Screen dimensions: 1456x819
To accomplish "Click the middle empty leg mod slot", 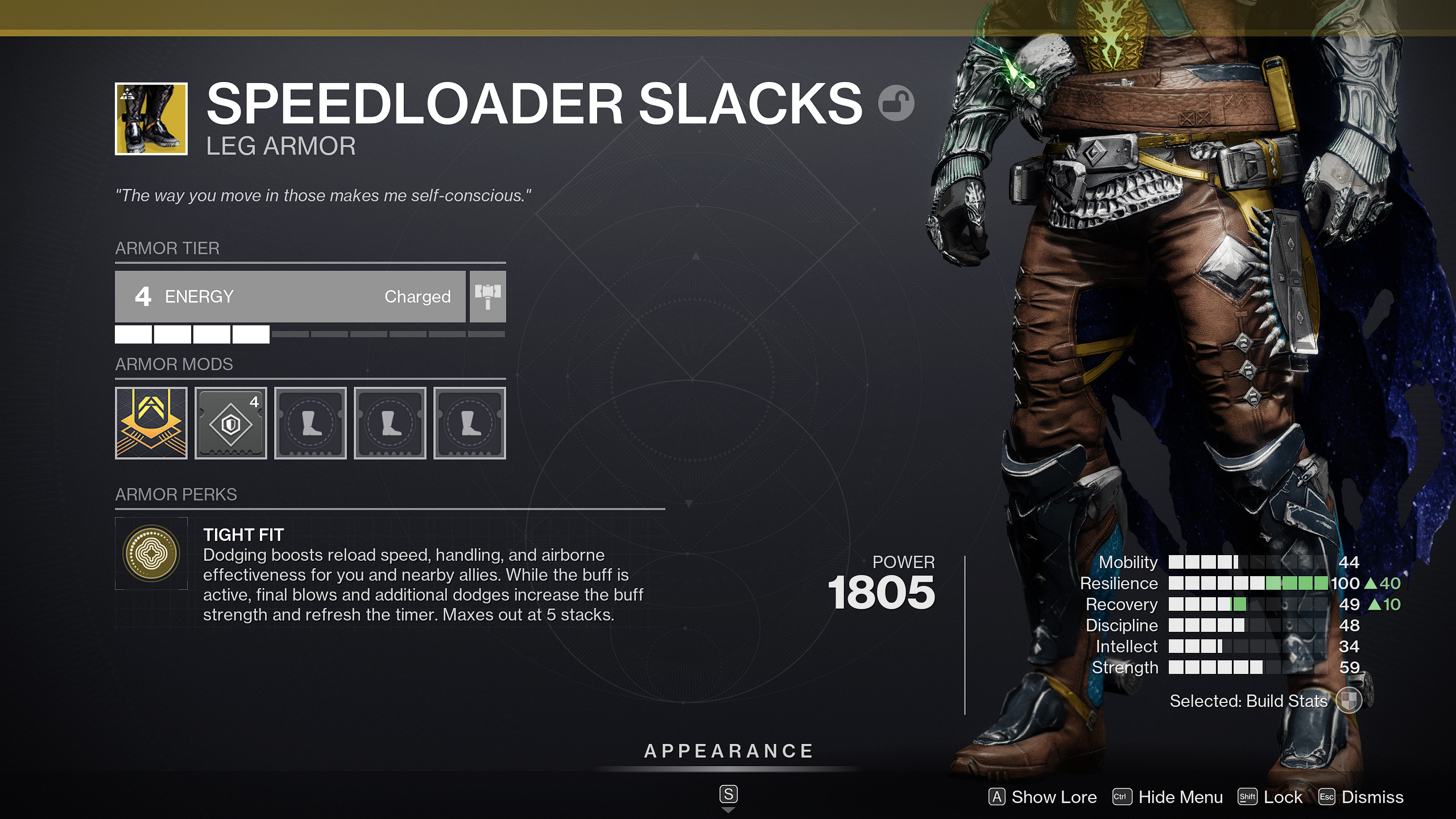I will (390, 423).
